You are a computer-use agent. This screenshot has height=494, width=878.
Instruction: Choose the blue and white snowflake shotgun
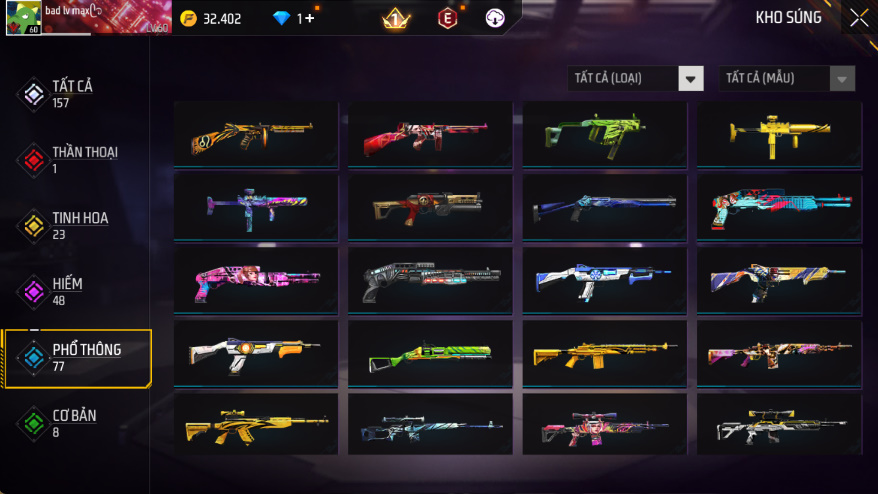coord(604,279)
